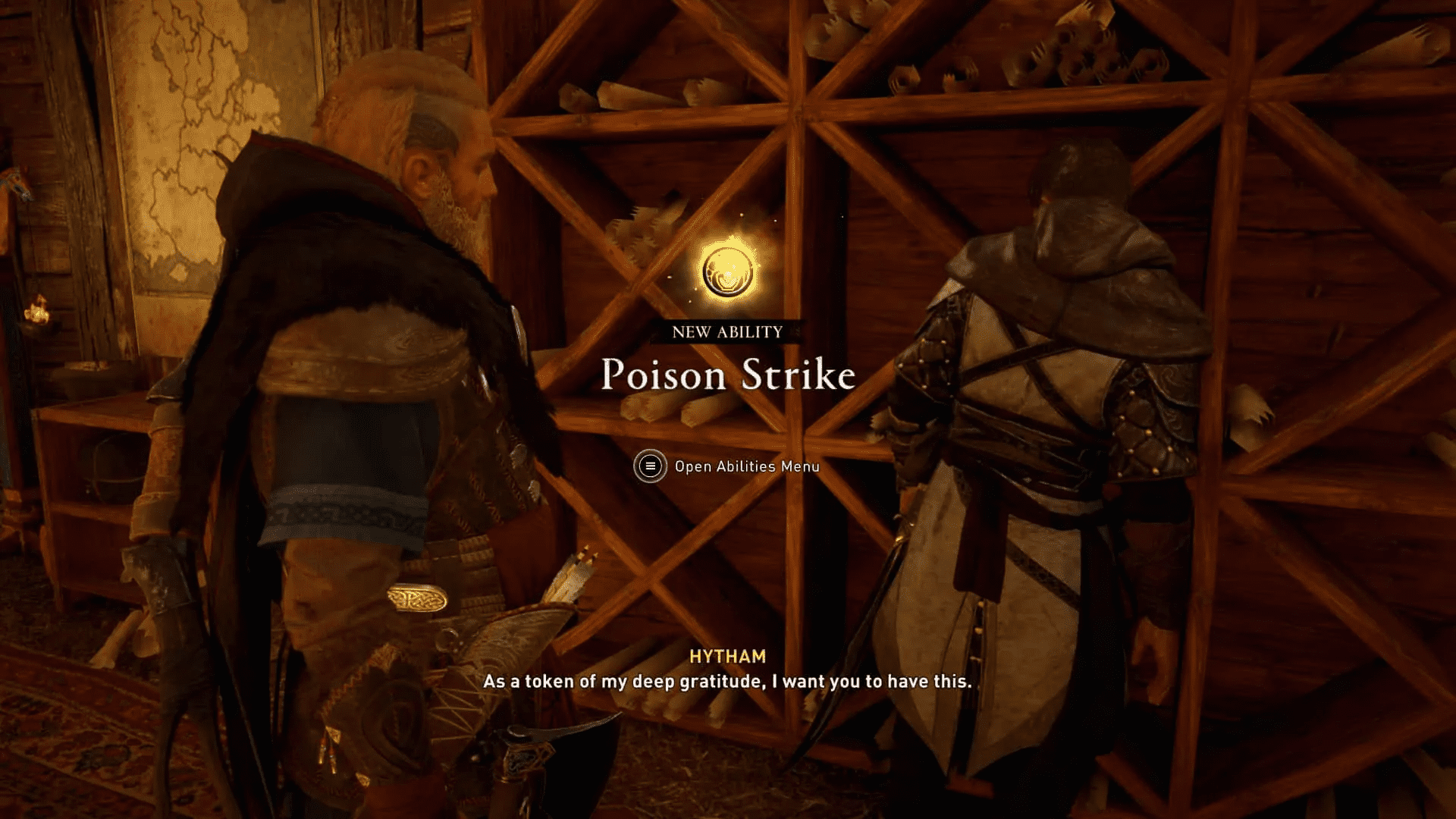1456x819 pixels.
Task: Click HYTHAM's speaker name label
Action: (730, 657)
